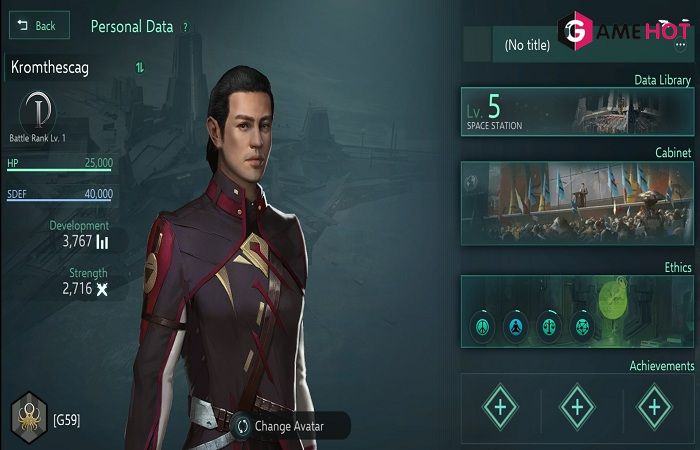Choose the meditating figure ethics icon
The height and width of the screenshot is (450, 700).
tap(514, 326)
